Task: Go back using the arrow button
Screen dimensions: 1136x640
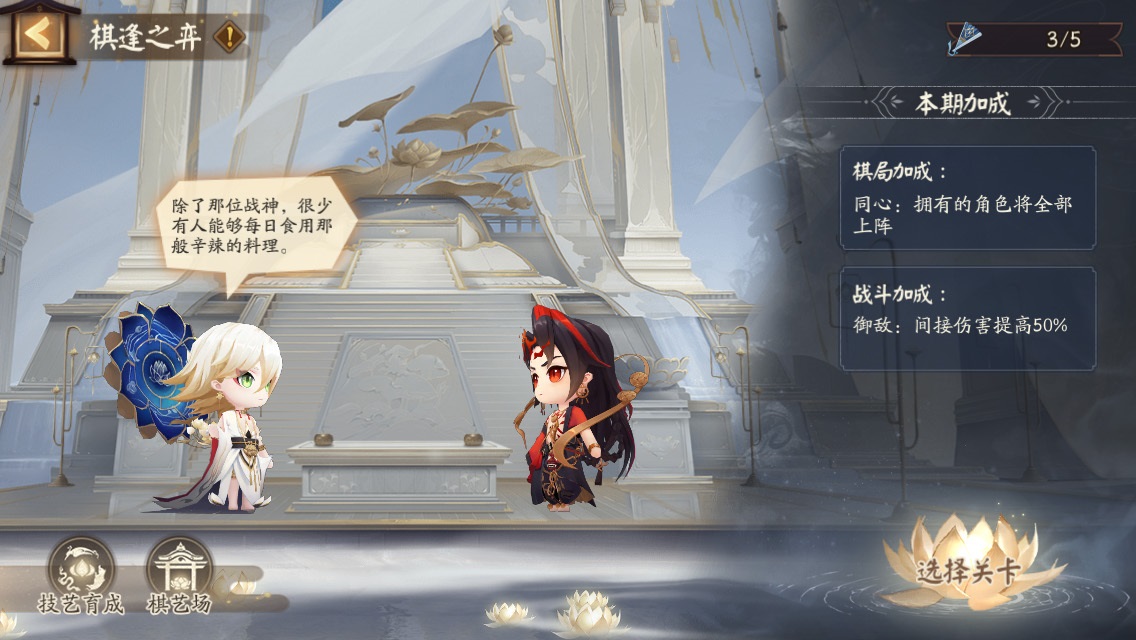Action: point(39,35)
